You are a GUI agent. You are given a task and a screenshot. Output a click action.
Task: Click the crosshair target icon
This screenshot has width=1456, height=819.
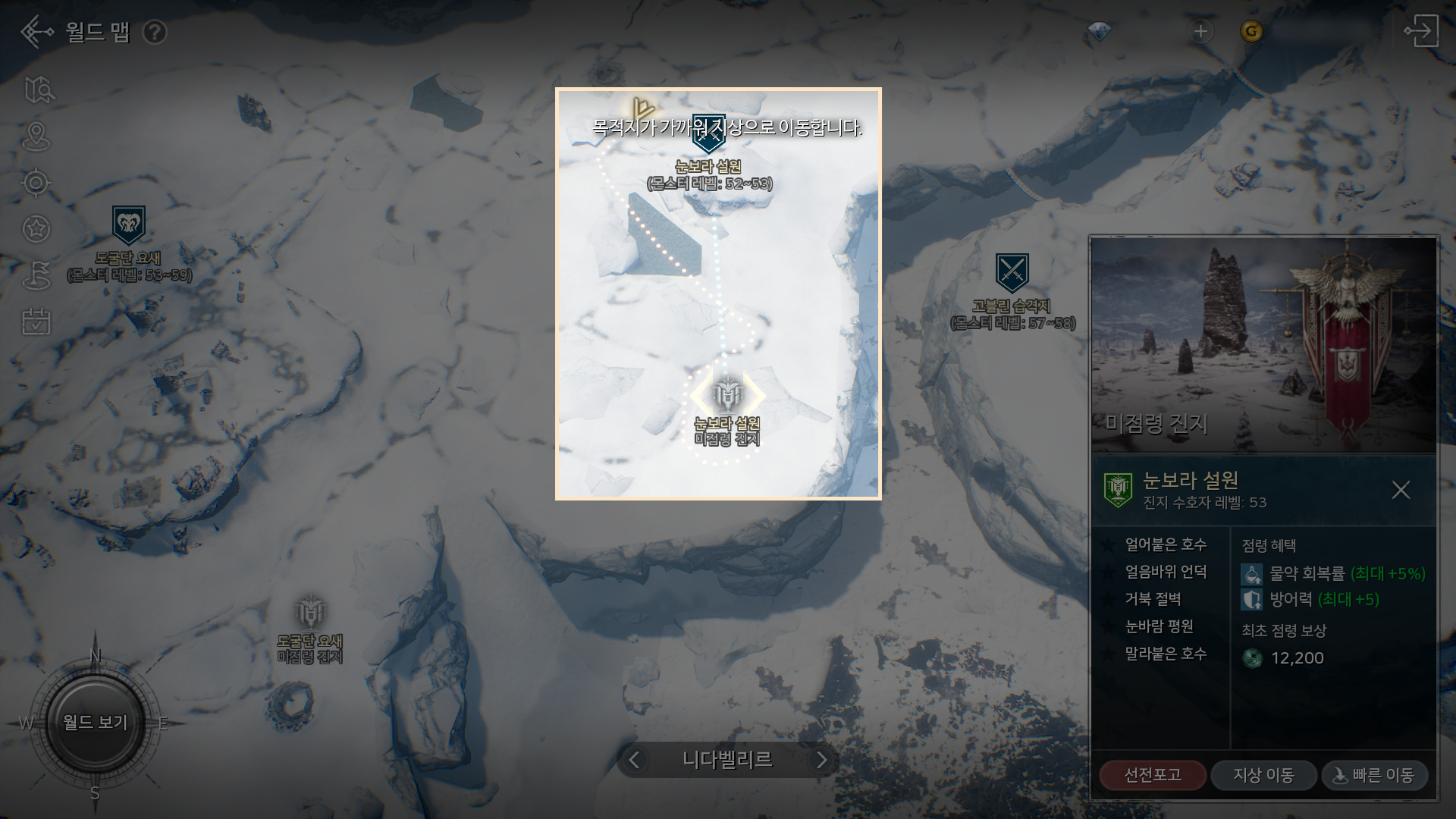click(x=36, y=183)
